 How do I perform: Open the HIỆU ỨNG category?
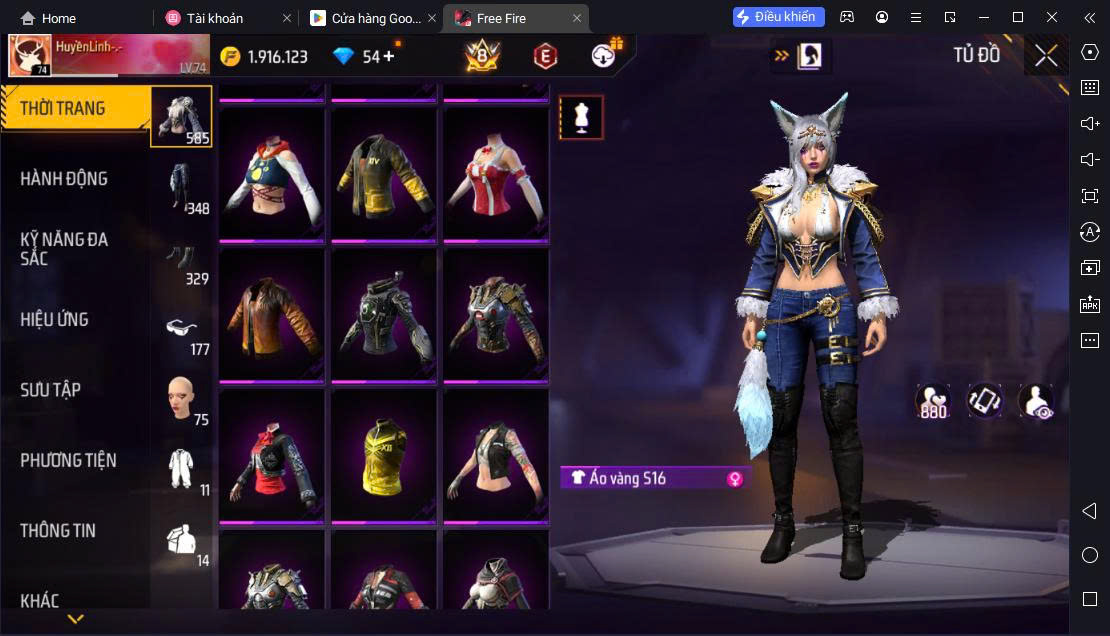(55, 320)
